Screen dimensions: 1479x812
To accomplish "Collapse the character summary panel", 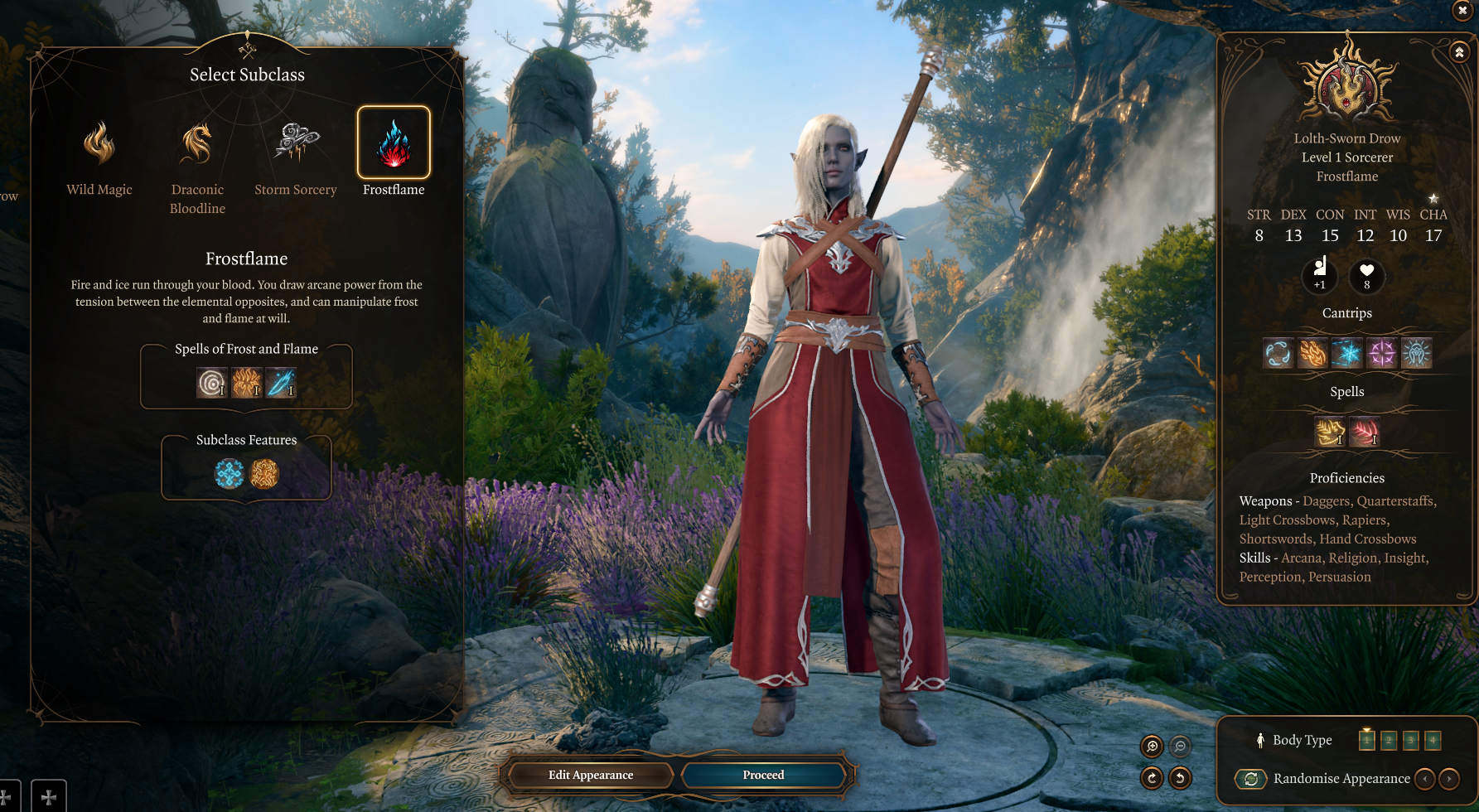I will coord(1459,52).
